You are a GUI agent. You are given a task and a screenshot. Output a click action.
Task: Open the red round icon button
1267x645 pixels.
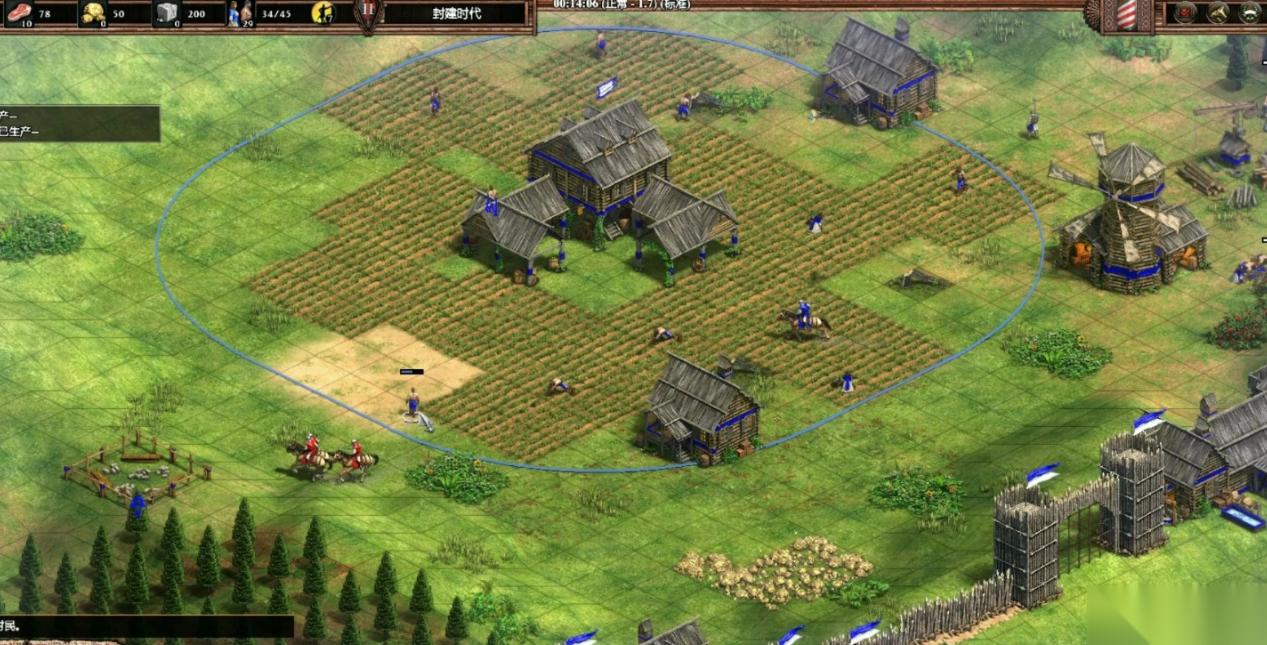click(x=1185, y=13)
